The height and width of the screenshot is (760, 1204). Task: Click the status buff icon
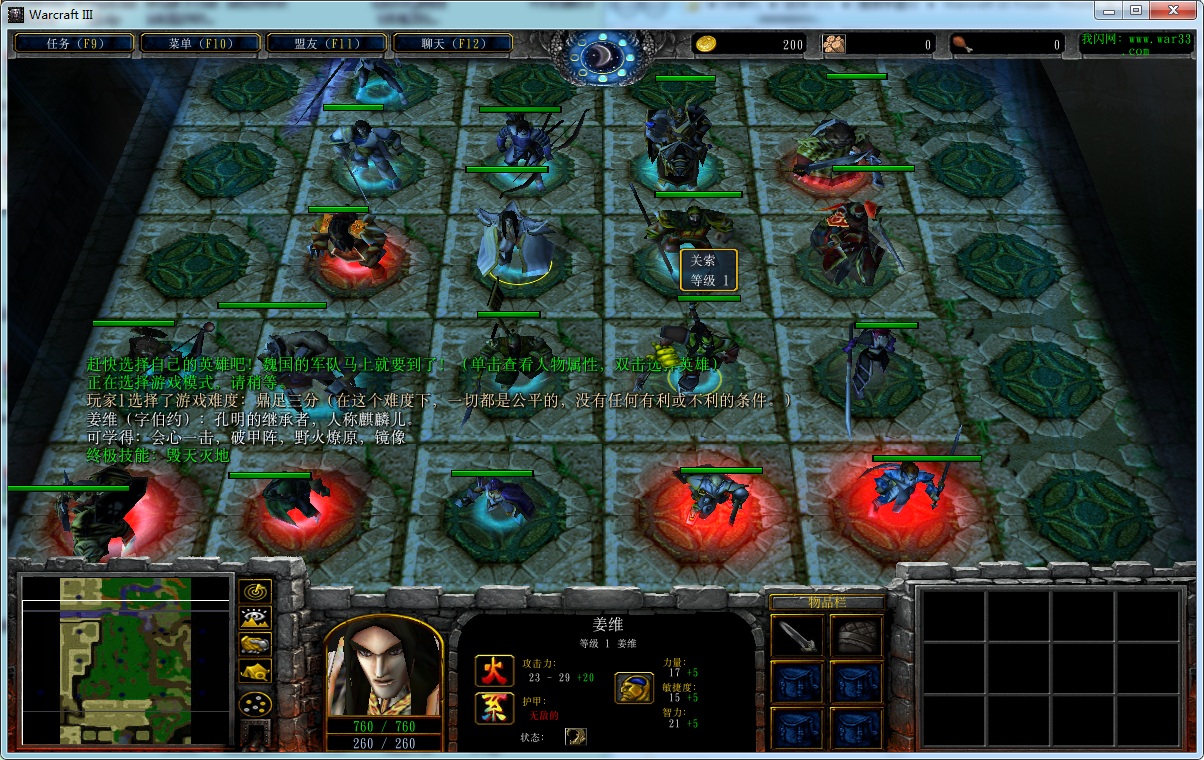(576, 736)
